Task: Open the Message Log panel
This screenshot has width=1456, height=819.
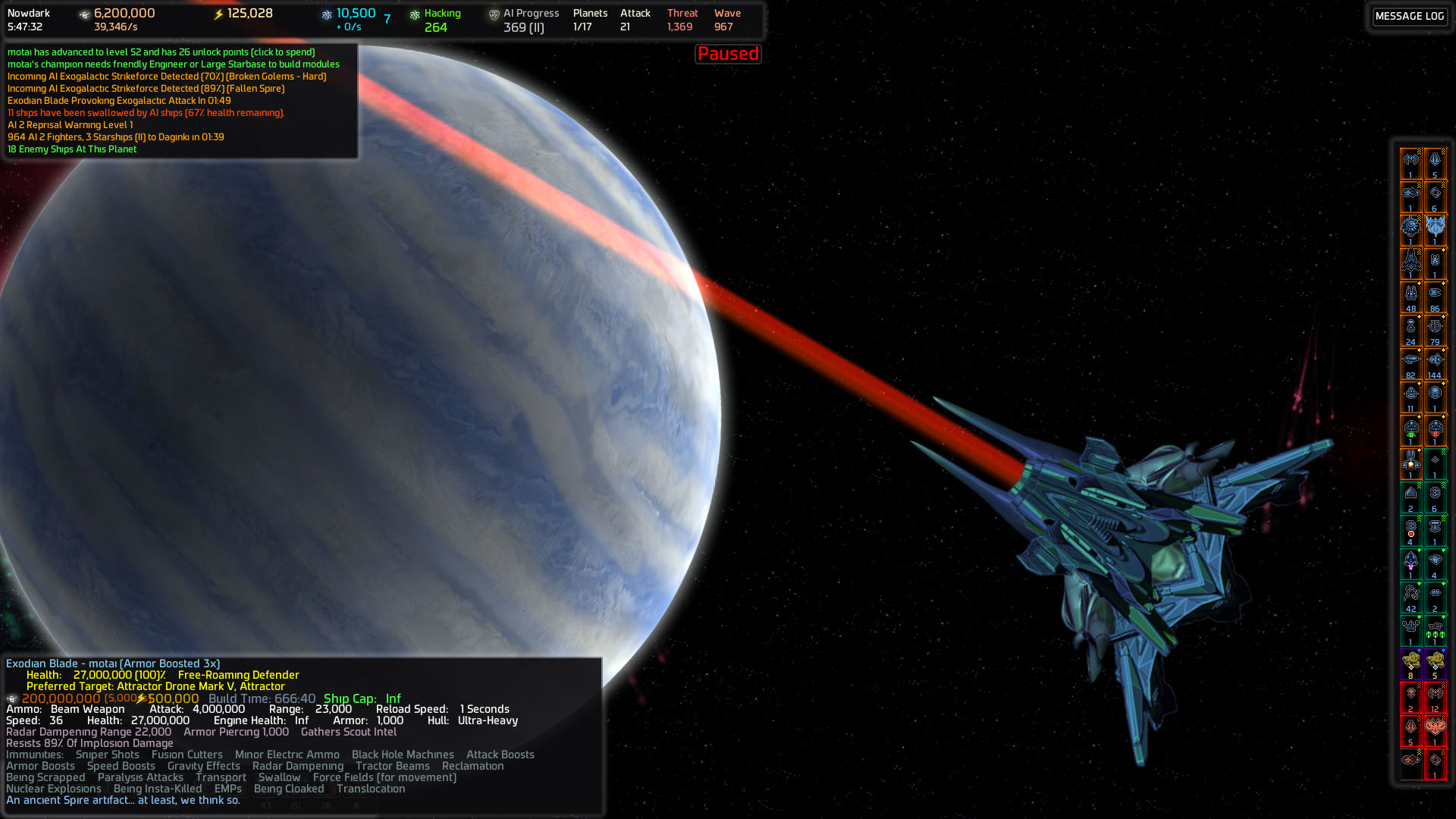Action: (1410, 15)
